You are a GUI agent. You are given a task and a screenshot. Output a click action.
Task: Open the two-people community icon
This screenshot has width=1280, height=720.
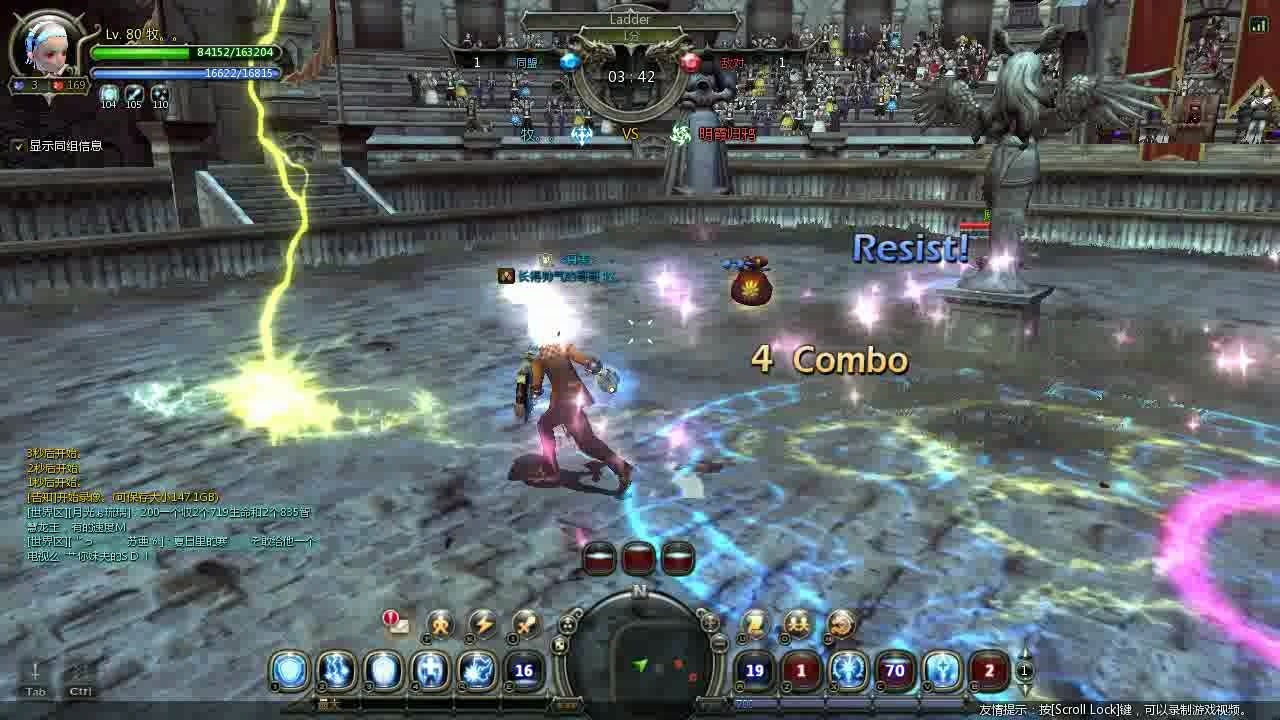coord(797,625)
